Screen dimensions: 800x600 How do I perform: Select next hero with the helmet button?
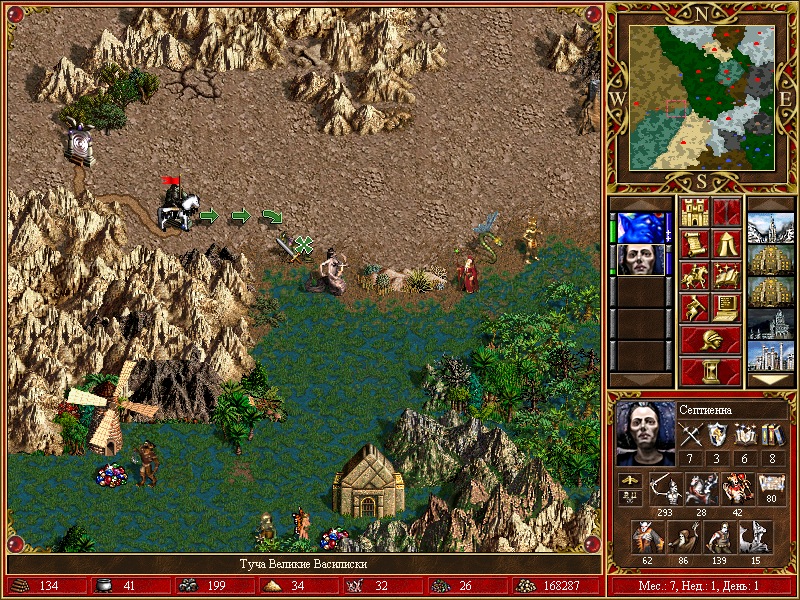[x=710, y=340]
